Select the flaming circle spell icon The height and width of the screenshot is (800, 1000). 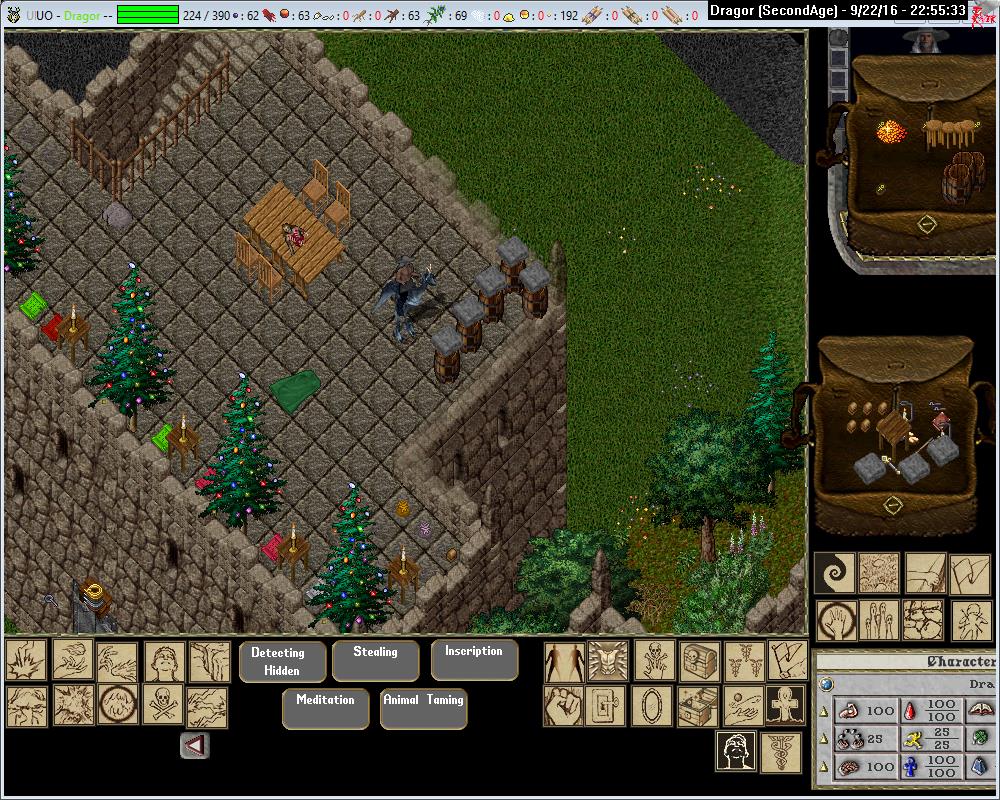coord(118,706)
